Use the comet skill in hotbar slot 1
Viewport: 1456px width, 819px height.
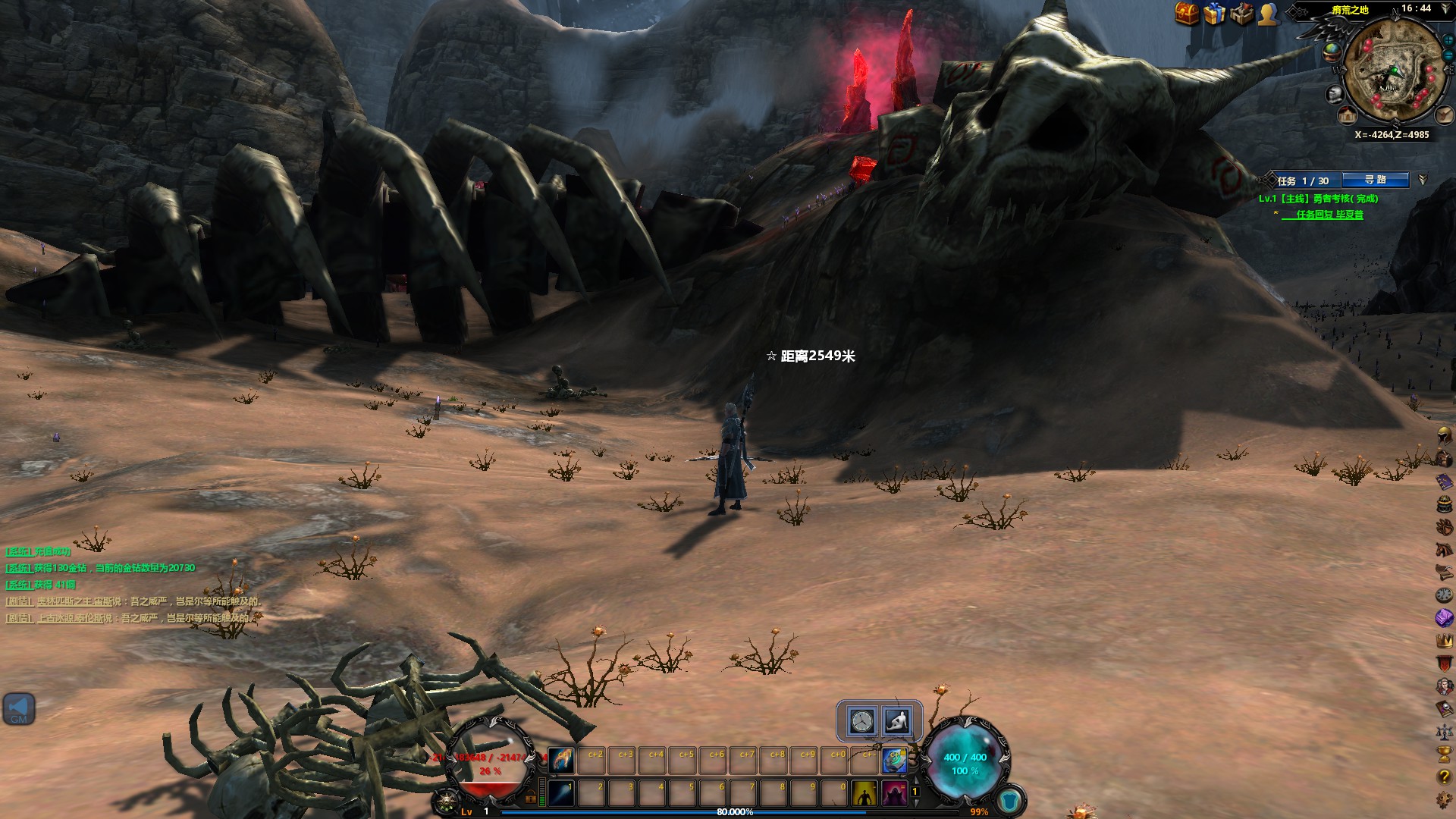coord(561,793)
